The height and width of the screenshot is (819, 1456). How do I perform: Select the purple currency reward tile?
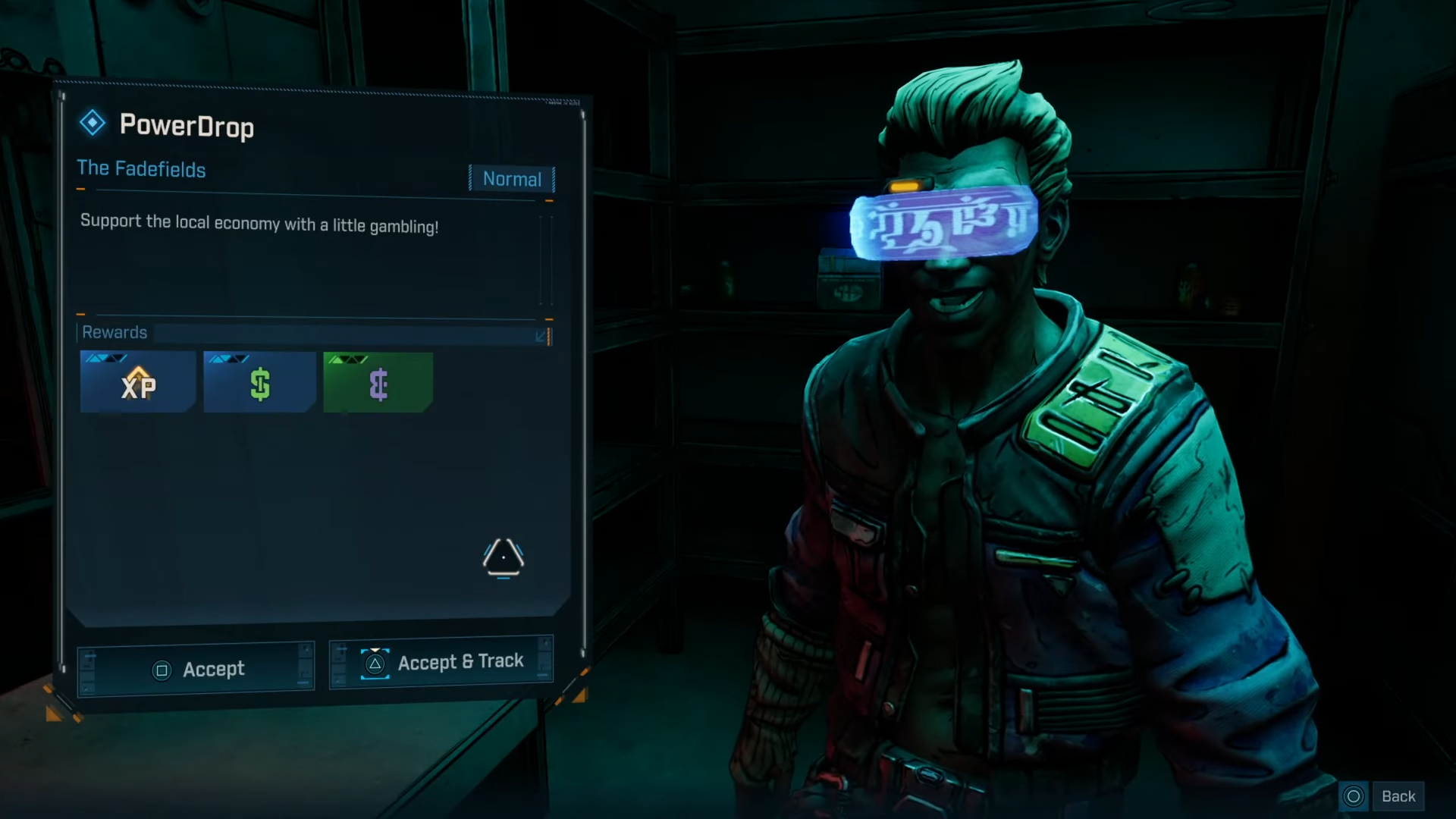378,383
